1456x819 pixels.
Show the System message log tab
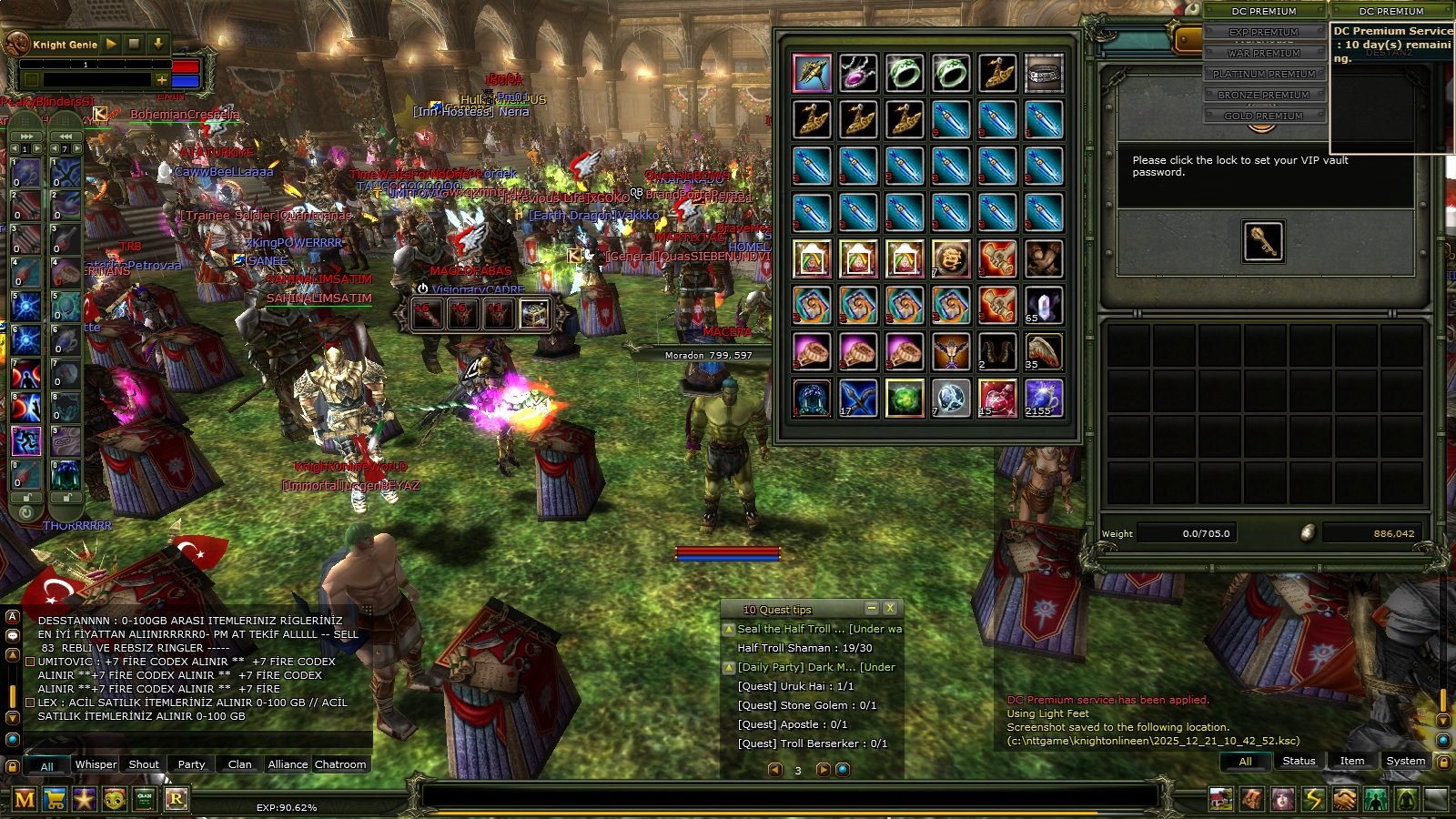tap(1405, 761)
